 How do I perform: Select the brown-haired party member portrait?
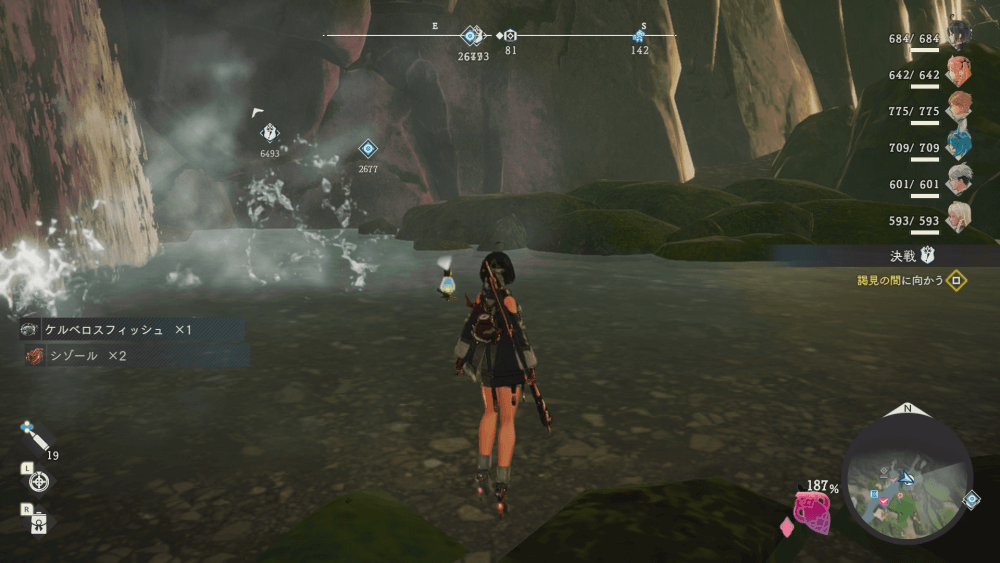[x=959, y=106]
